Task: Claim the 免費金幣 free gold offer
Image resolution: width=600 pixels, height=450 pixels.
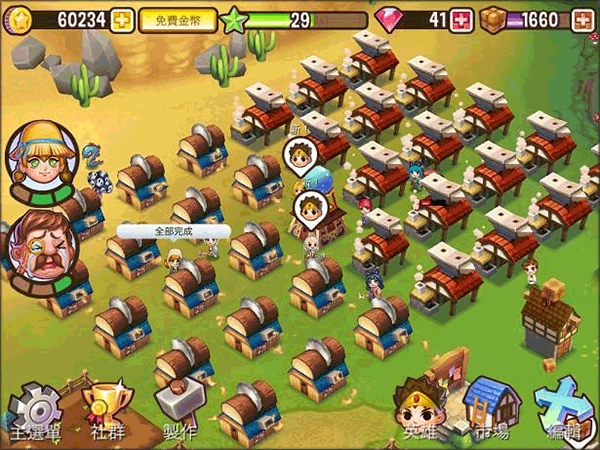Action: click(178, 19)
